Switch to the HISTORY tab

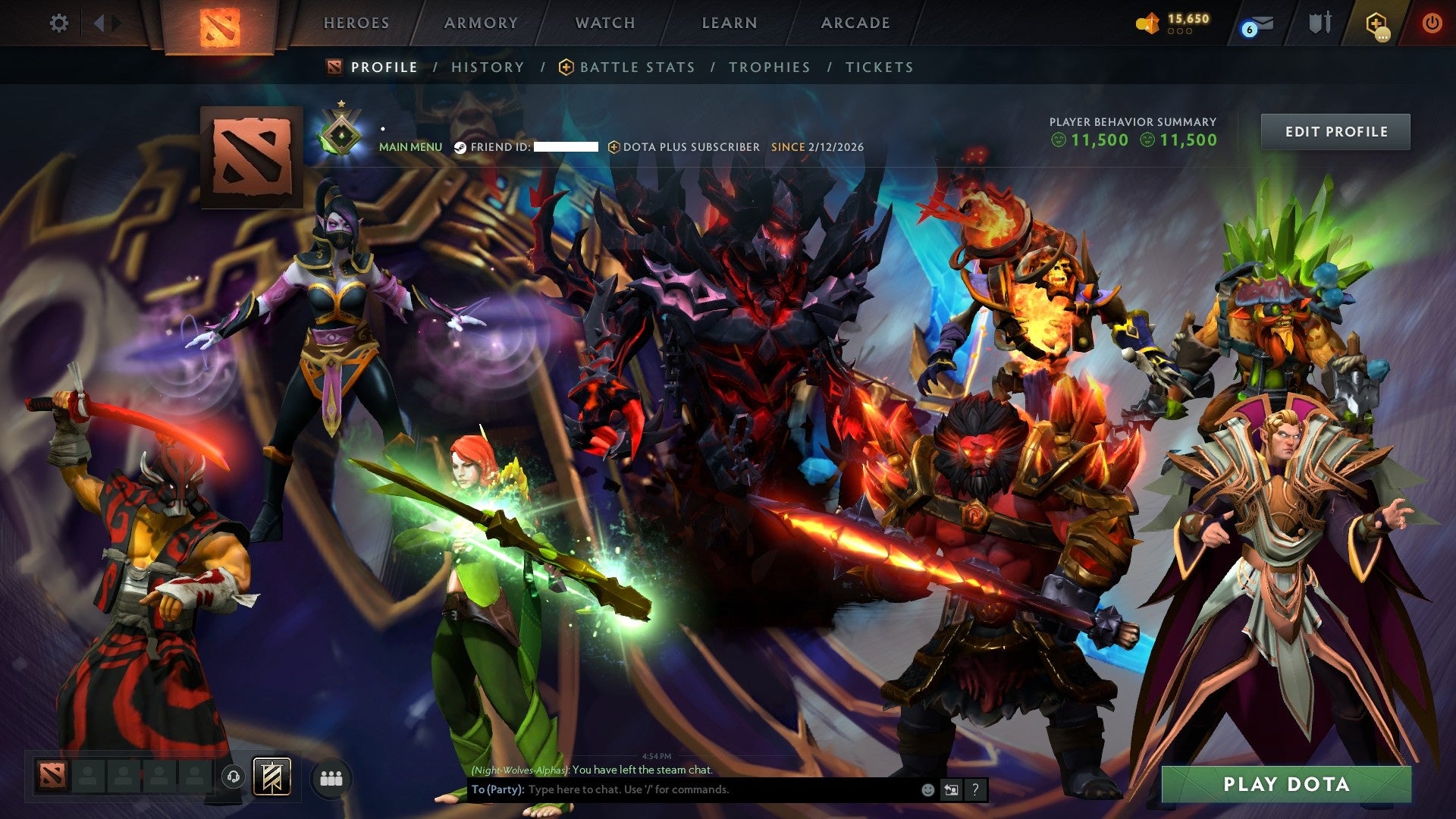pyautogui.click(x=487, y=67)
